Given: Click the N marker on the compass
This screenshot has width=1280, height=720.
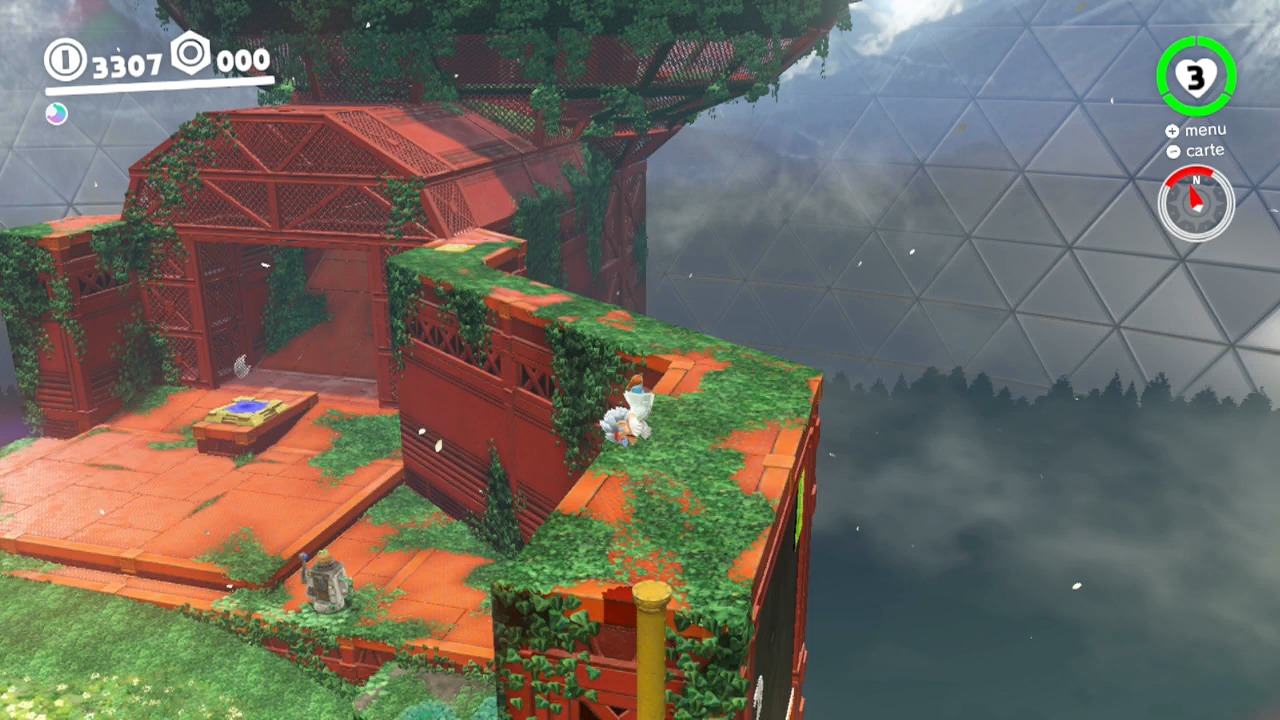Looking at the screenshot, I should [1196, 180].
